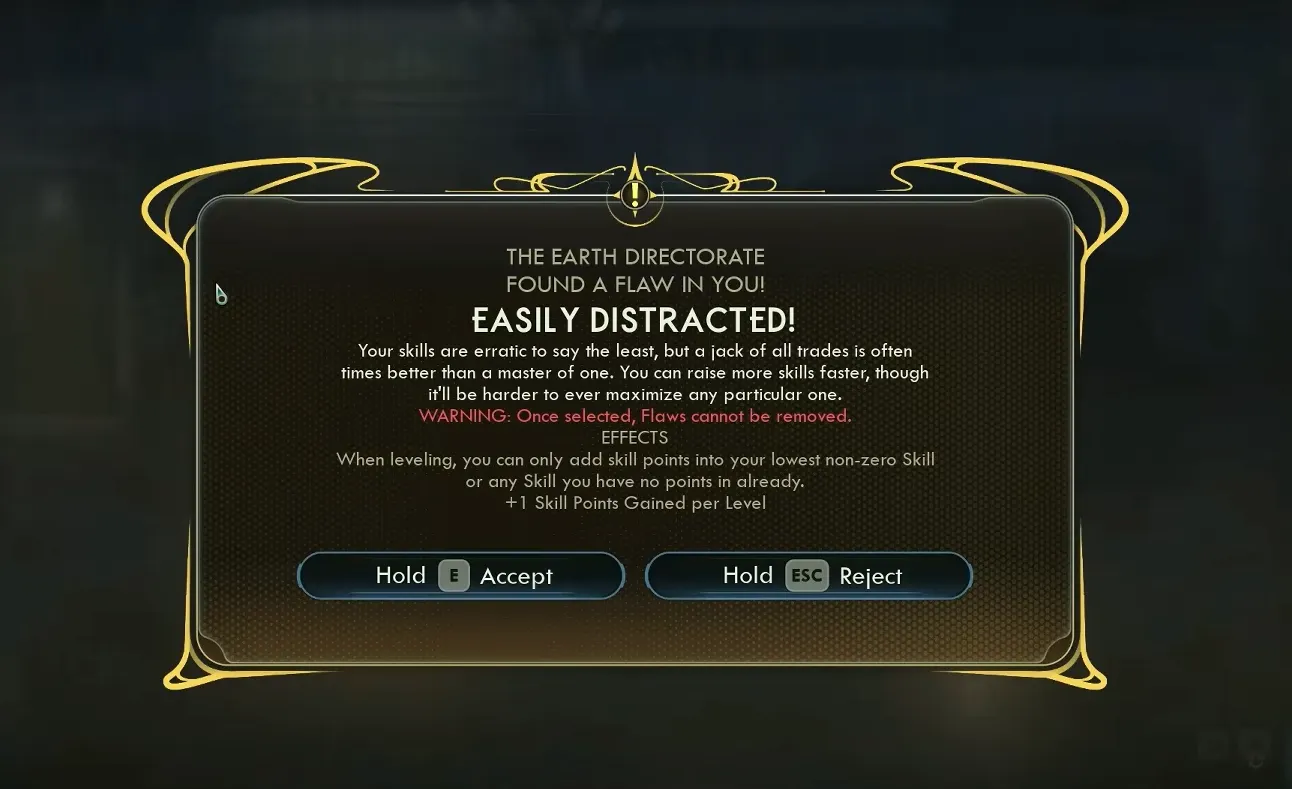Click the faint square icon near bottom-right corner

pyautogui.click(x=1213, y=745)
